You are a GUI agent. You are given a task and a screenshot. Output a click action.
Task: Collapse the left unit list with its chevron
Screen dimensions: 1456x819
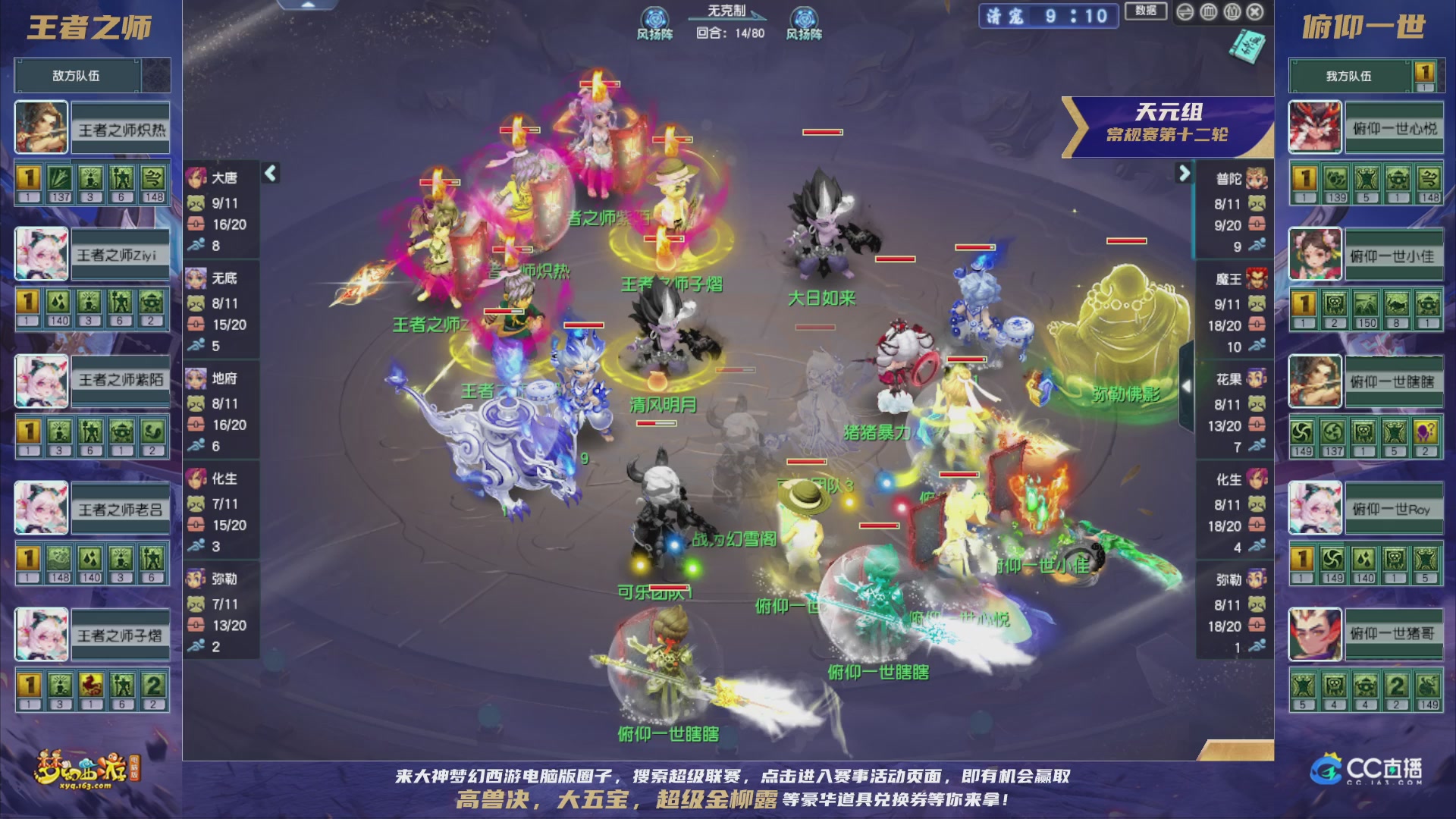(269, 173)
